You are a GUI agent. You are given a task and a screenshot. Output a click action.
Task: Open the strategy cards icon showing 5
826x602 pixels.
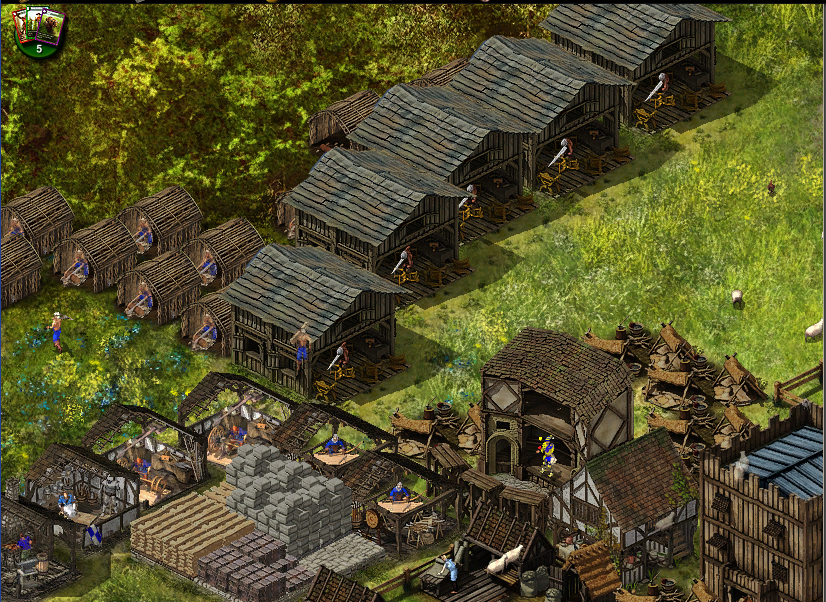[x=38, y=30]
